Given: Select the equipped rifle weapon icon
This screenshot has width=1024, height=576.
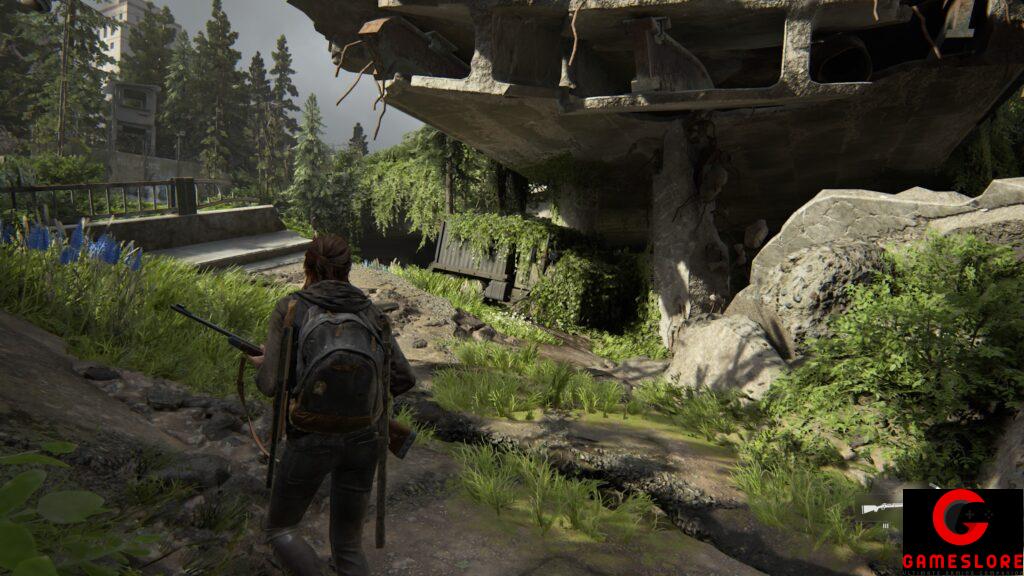Looking at the screenshot, I should coord(882,507).
